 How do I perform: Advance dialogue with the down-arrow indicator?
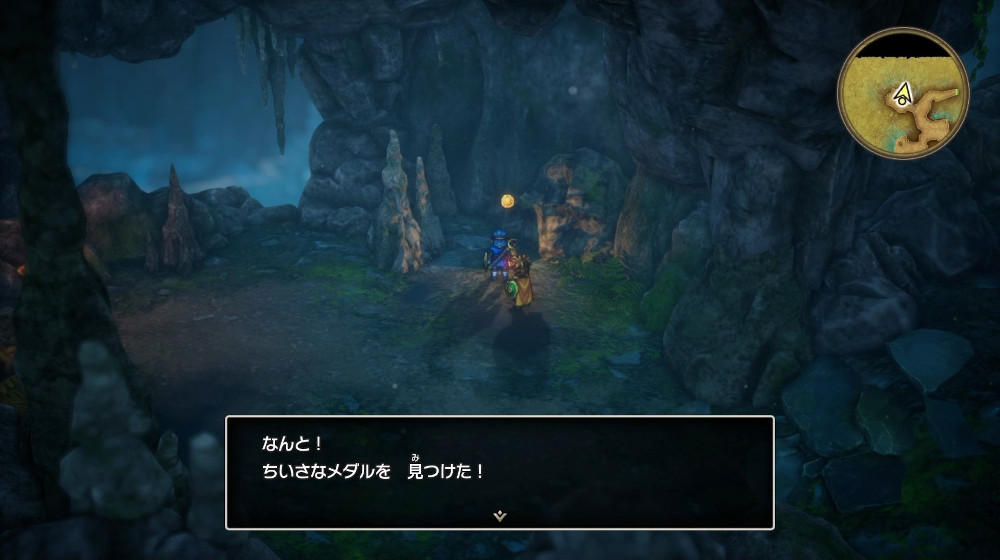click(x=499, y=516)
